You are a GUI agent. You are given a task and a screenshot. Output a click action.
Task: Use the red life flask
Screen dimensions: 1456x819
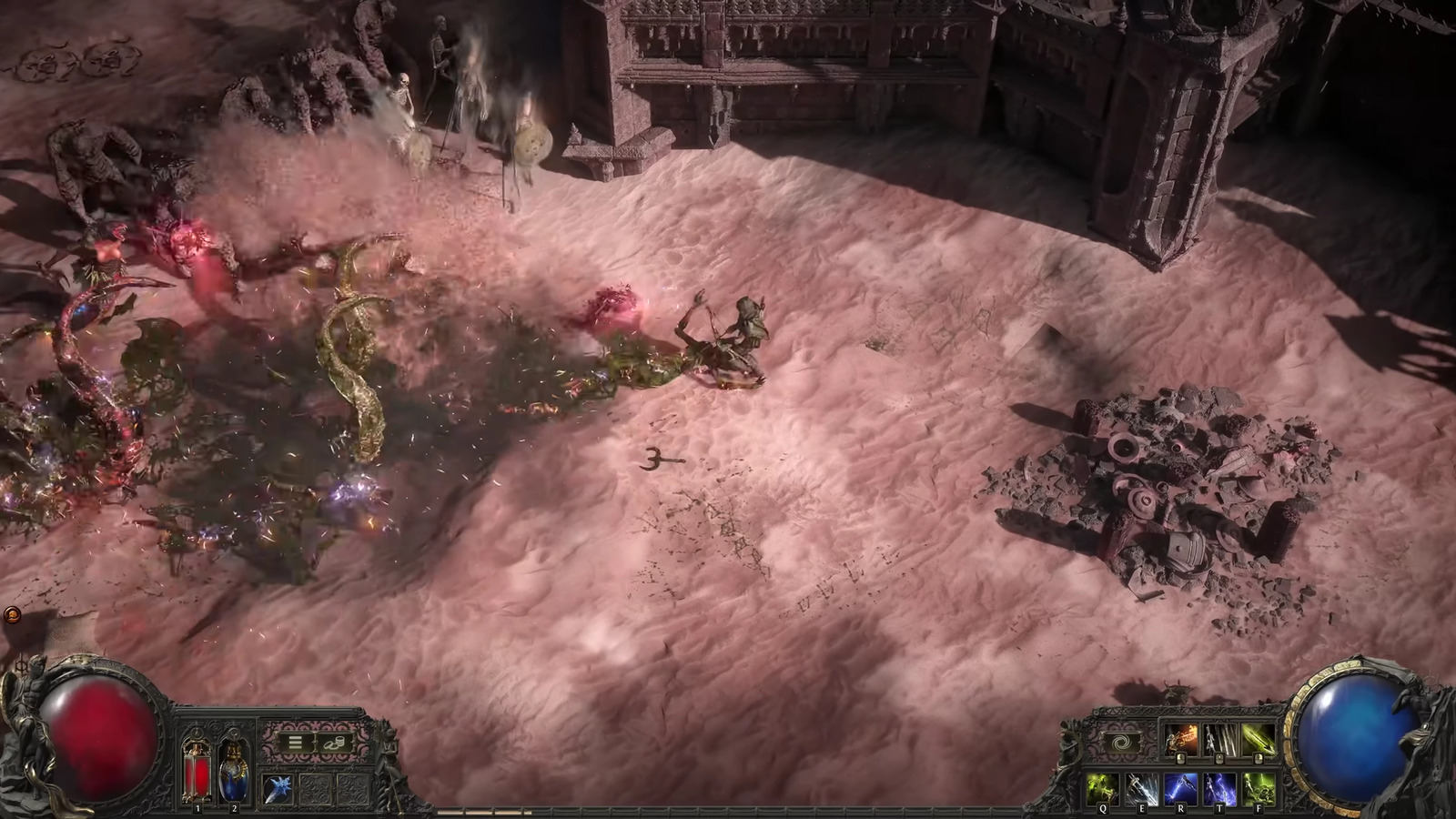click(x=197, y=770)
